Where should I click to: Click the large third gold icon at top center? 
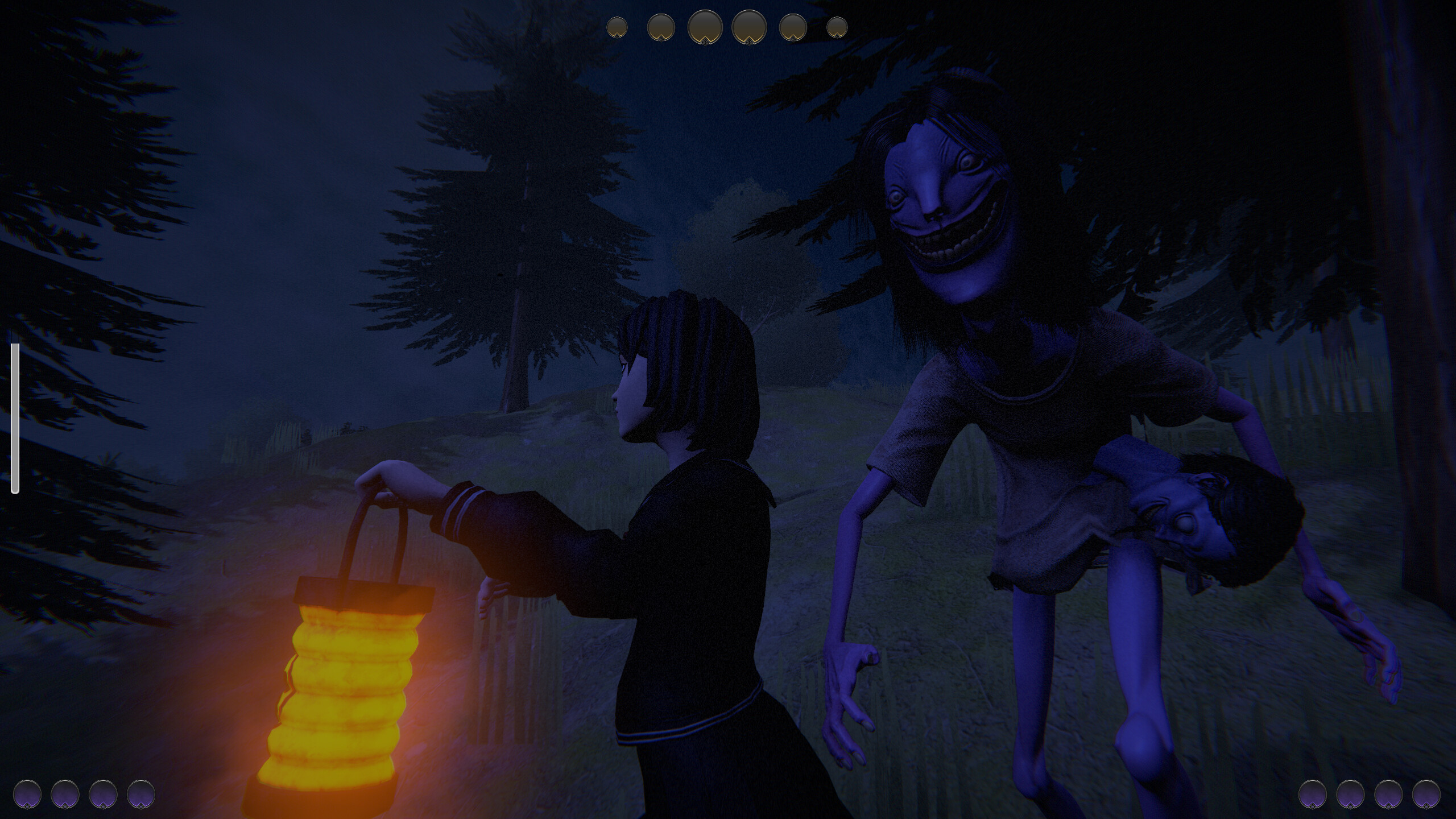704,27
